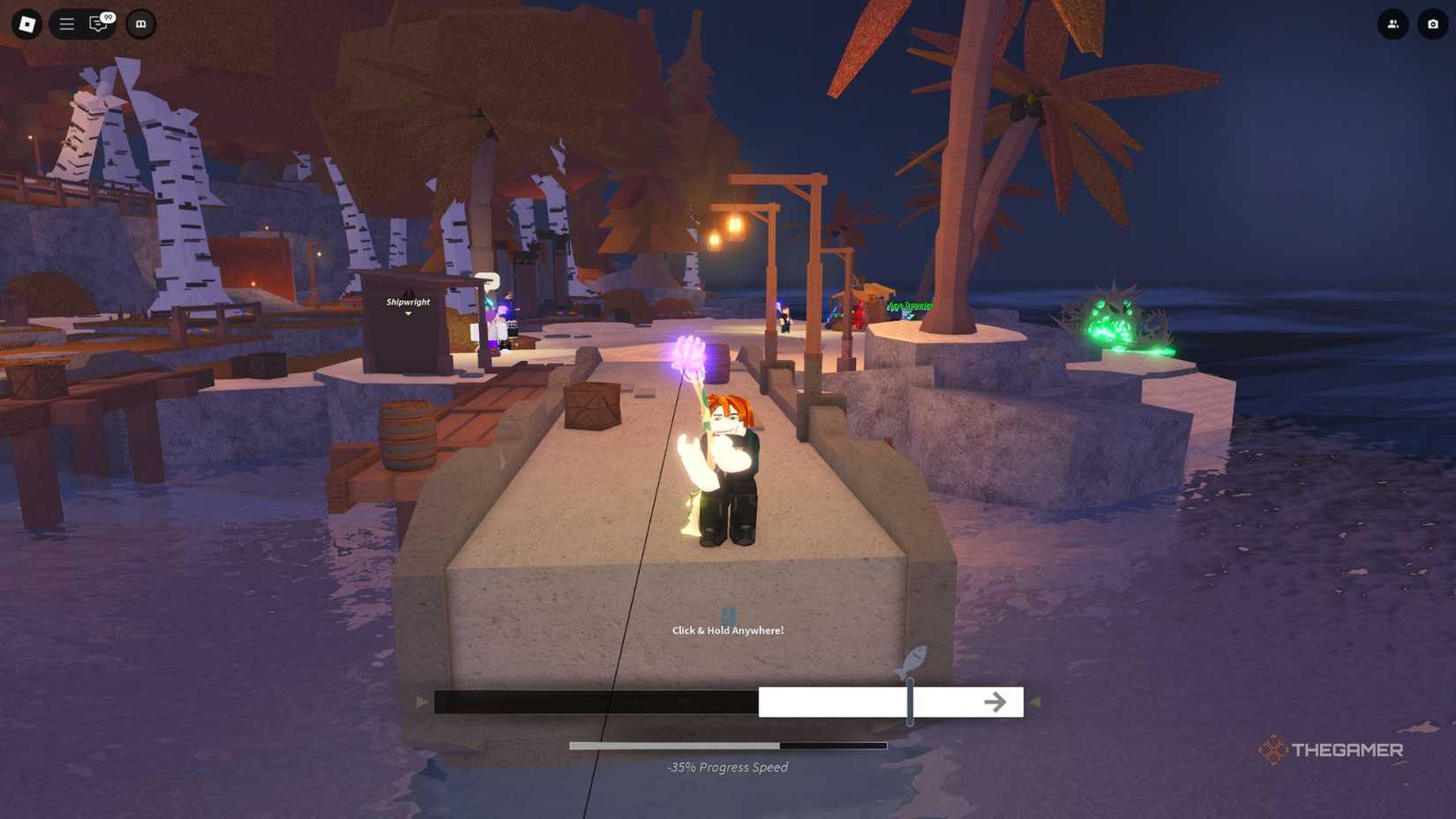This screenshot has width=1456, height=819.
Task: Grab the vertical handle on the reeling bar
Action: [908, 702]
